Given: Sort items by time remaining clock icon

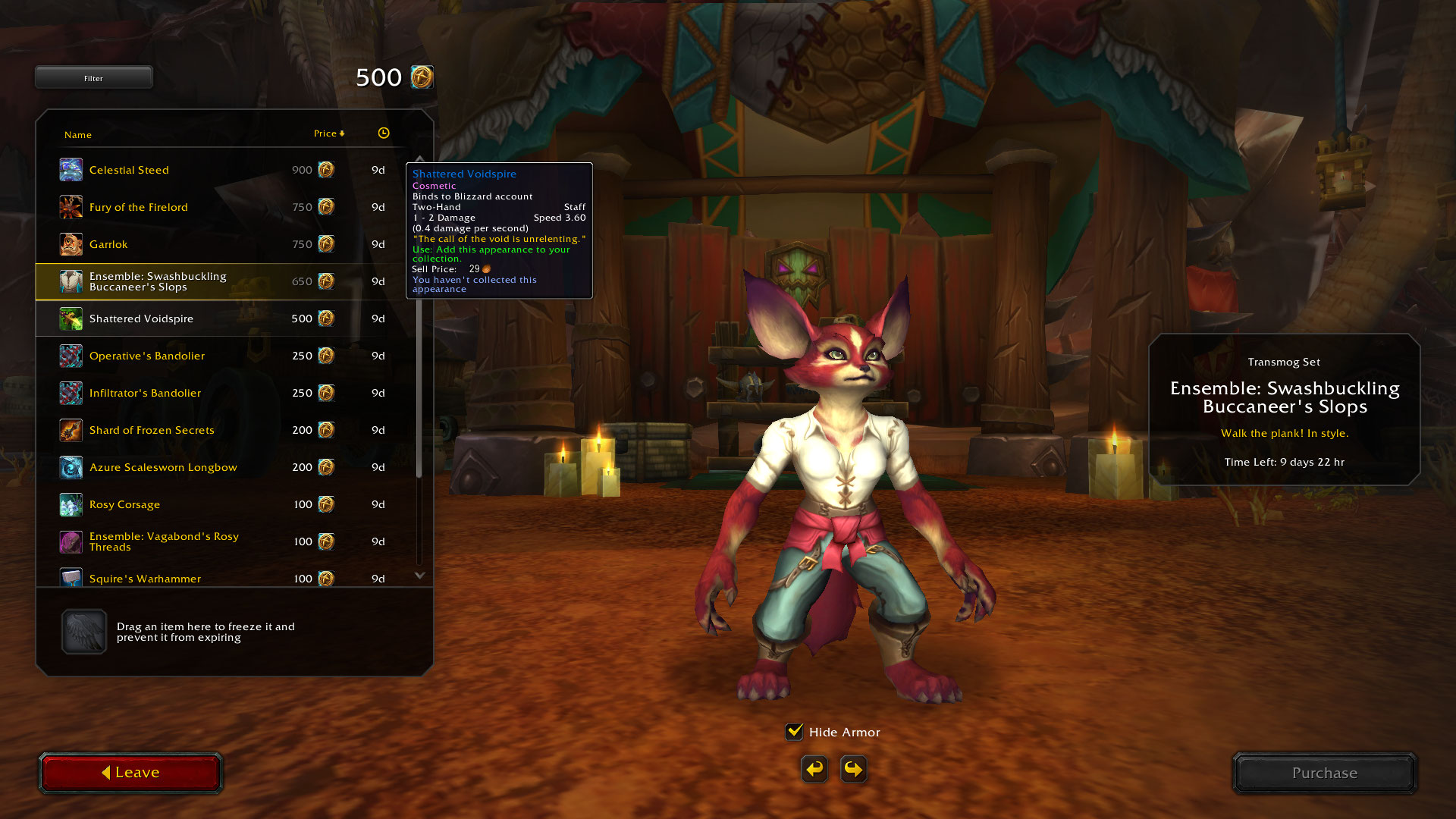Looking at the screenshot, I should (x=384, y=133).
